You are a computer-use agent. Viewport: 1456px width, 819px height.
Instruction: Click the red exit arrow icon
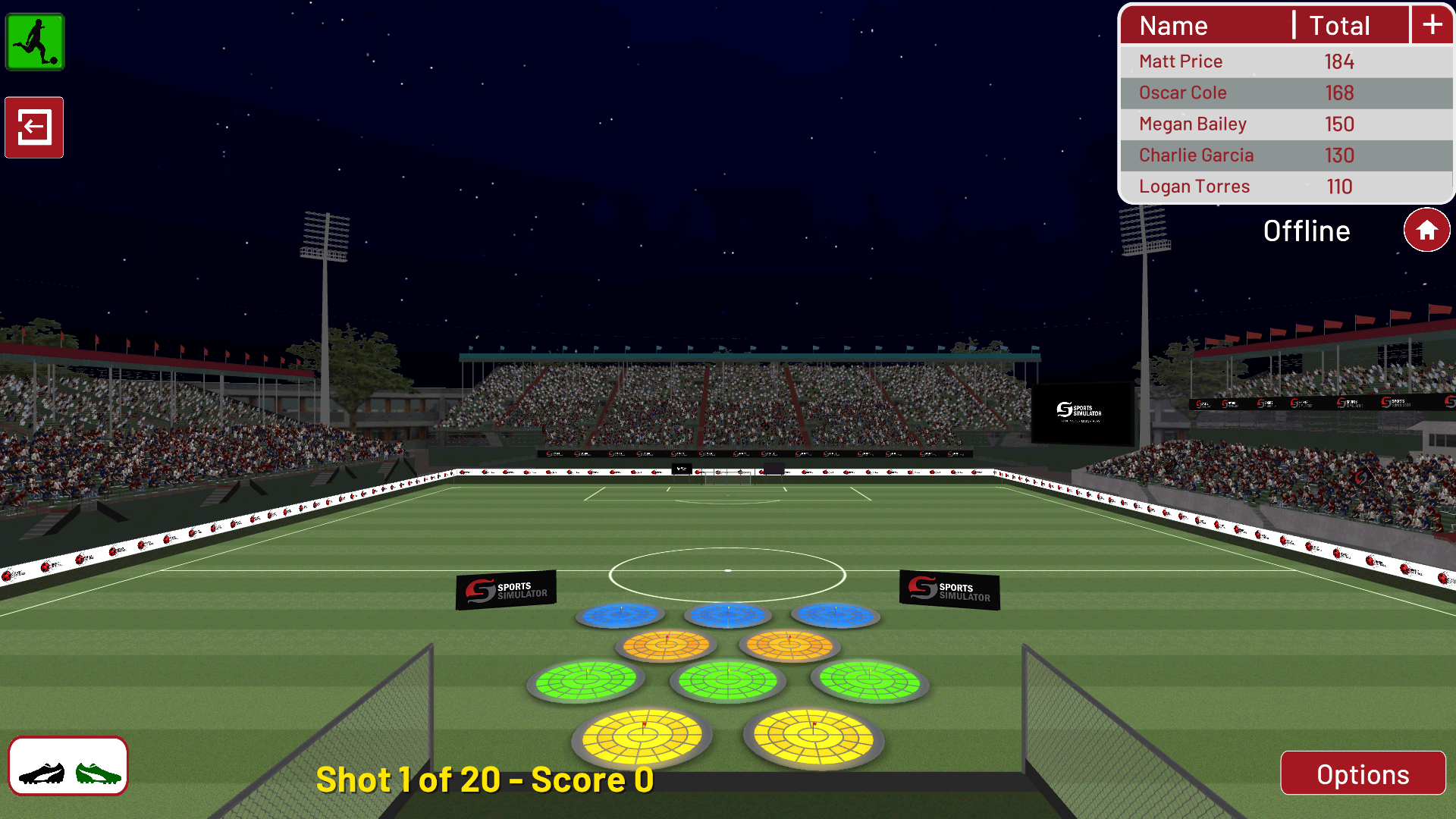click(x=33, y=127)
